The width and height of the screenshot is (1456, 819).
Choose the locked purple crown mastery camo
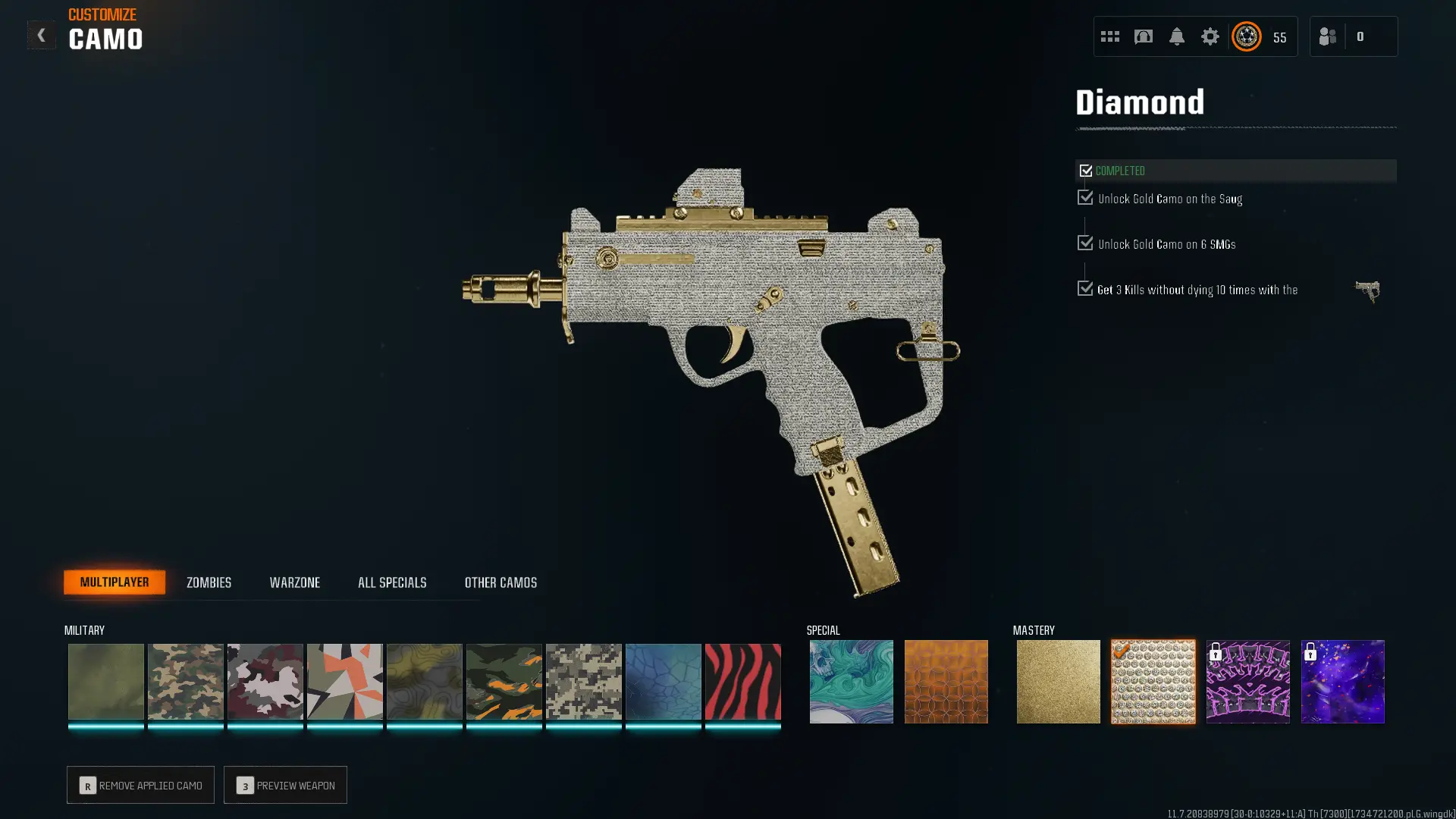click(x=1247, y=682)
